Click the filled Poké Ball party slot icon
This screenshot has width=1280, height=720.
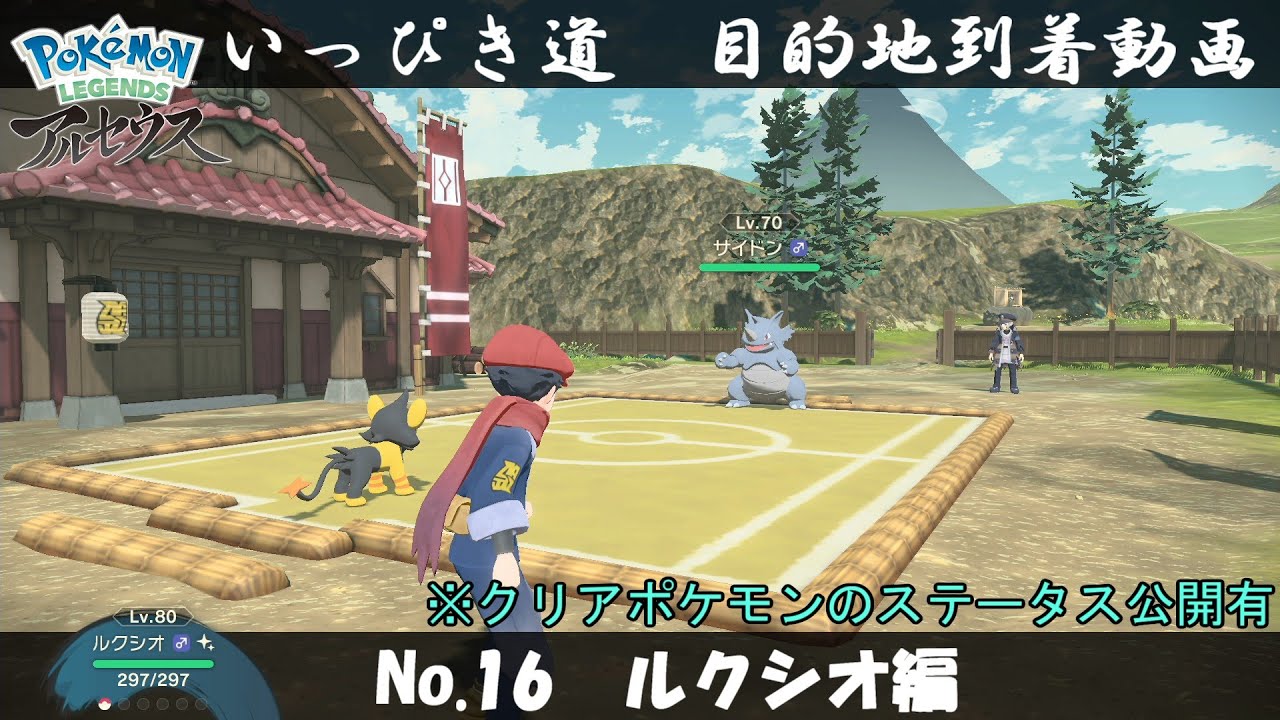click(105, 706)
